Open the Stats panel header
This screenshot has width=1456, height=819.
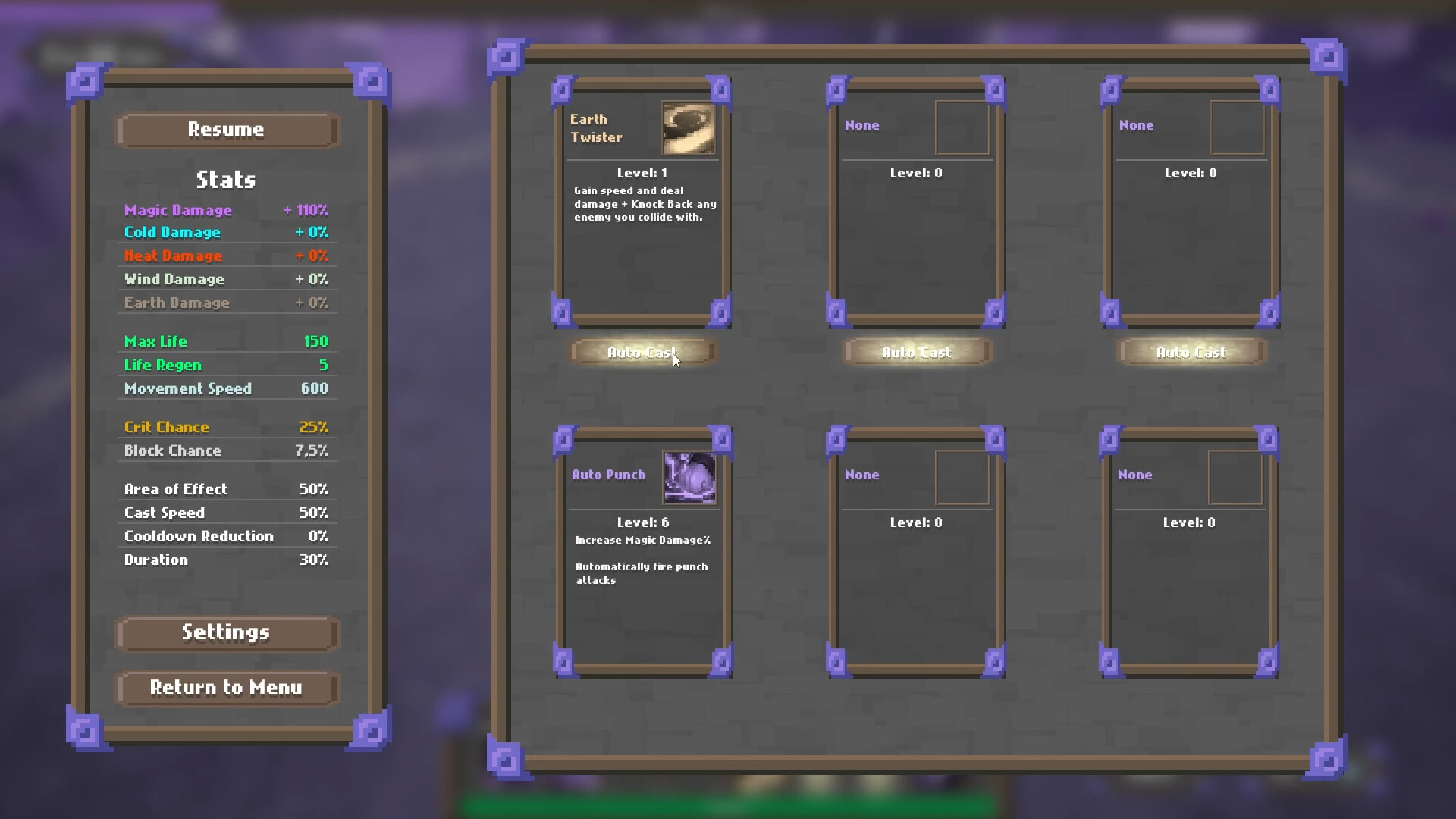225,180
